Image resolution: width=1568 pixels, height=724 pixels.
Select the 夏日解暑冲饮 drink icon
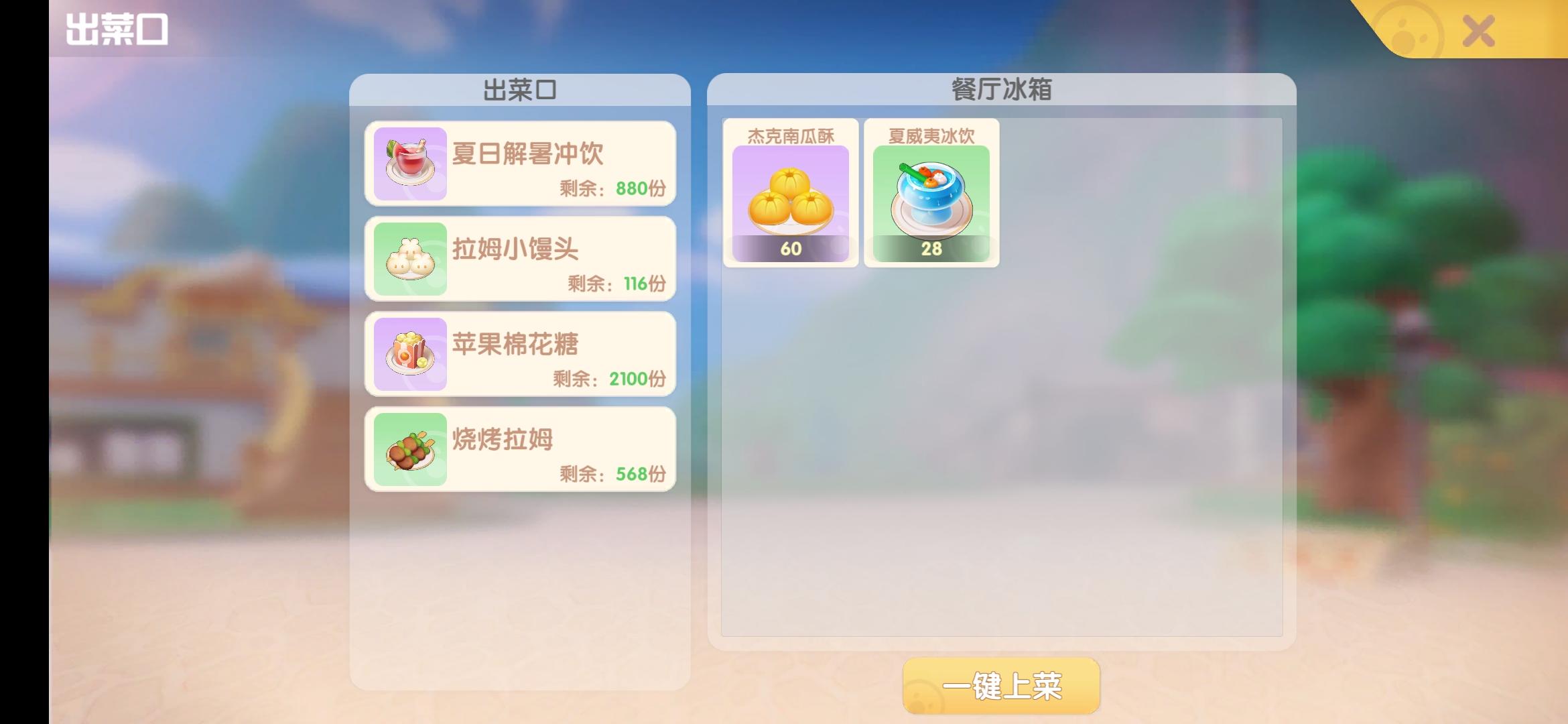[410, 163]
